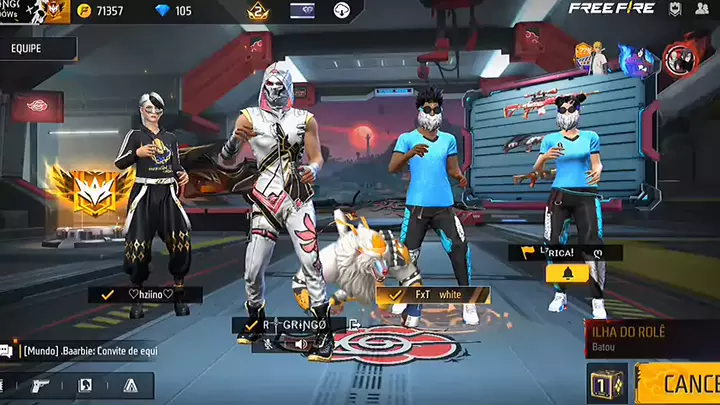Select the FxT white player name tag
The width and height of the screenshot is (720, 405).
[x=433, y=295]
